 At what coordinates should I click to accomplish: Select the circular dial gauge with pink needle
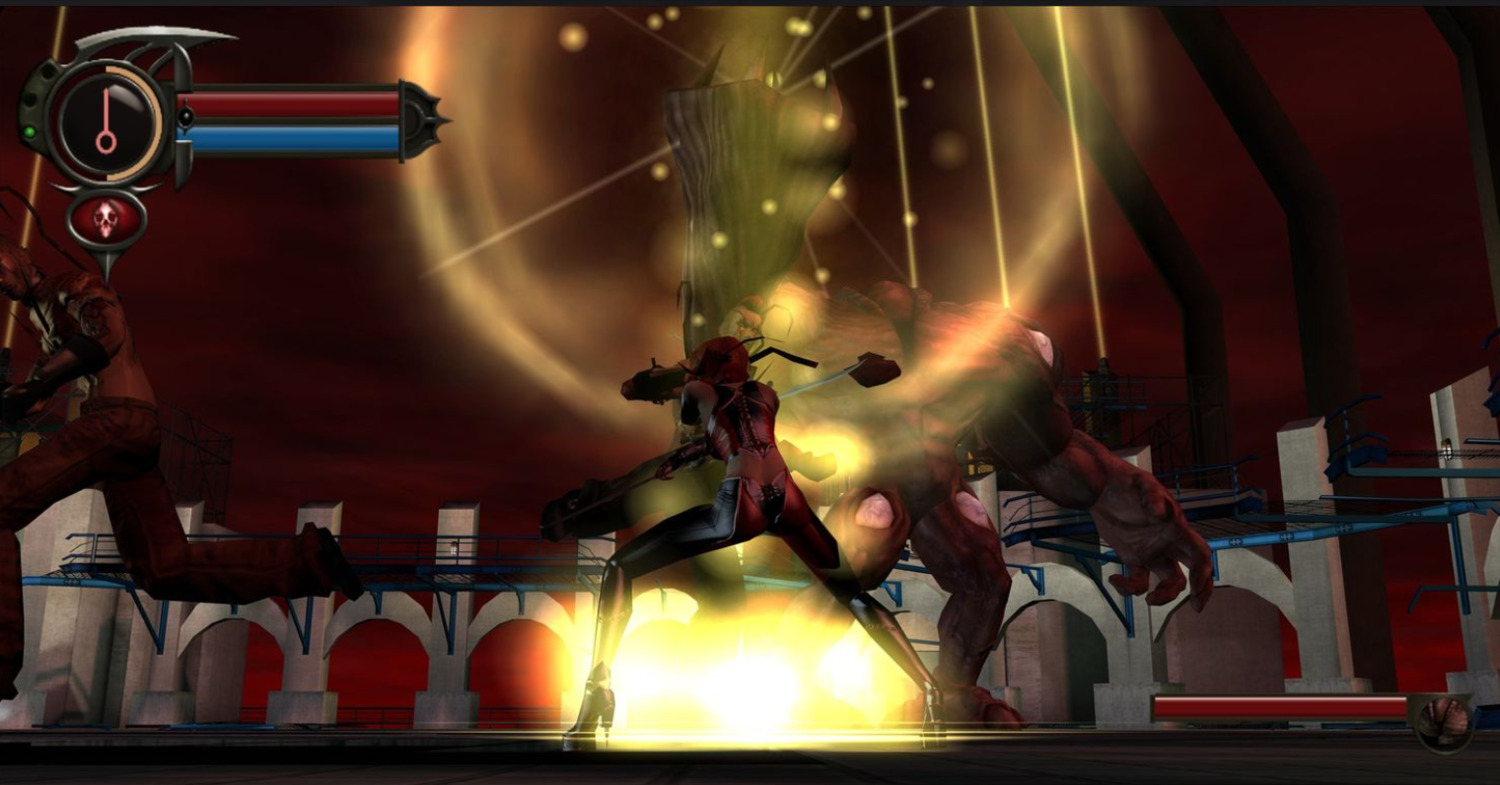pyautogui.click(x=107, y=121)
